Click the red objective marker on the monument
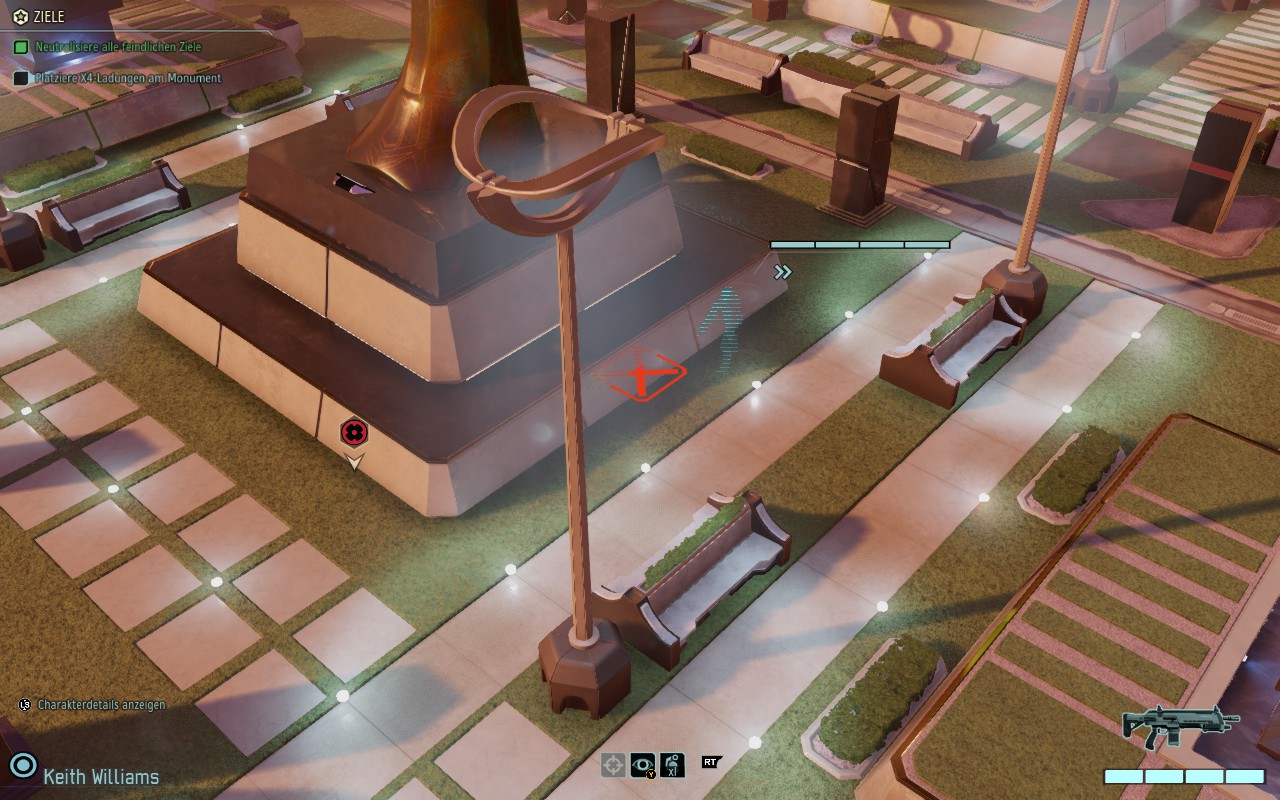Screen dimensions: 1280x800 (354, 432)
